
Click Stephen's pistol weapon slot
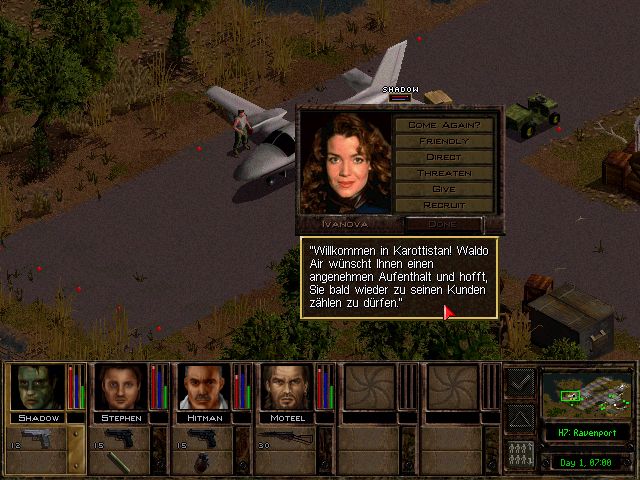121,438
